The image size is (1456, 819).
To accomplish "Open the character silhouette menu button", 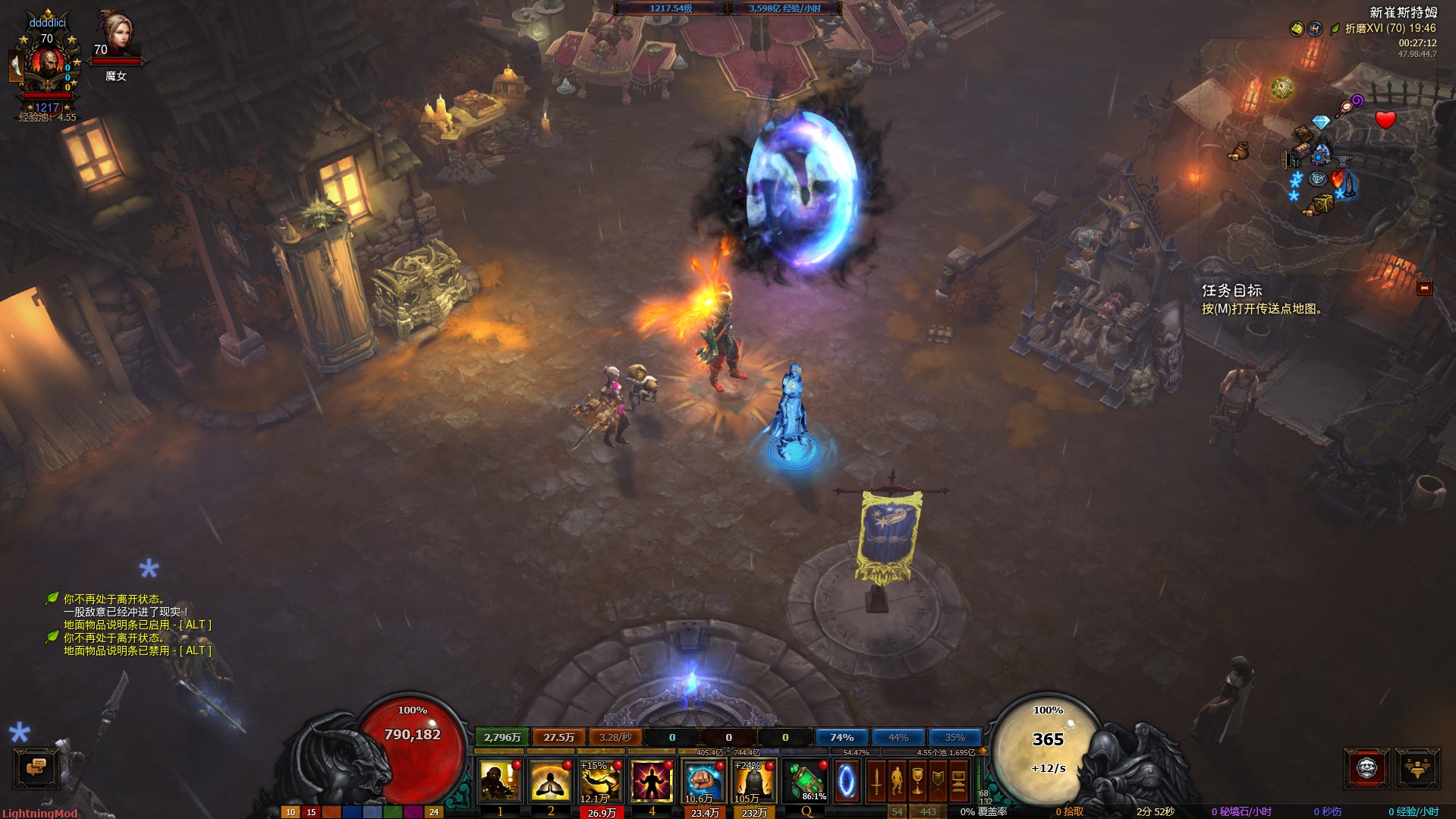I will coord(897,781).
